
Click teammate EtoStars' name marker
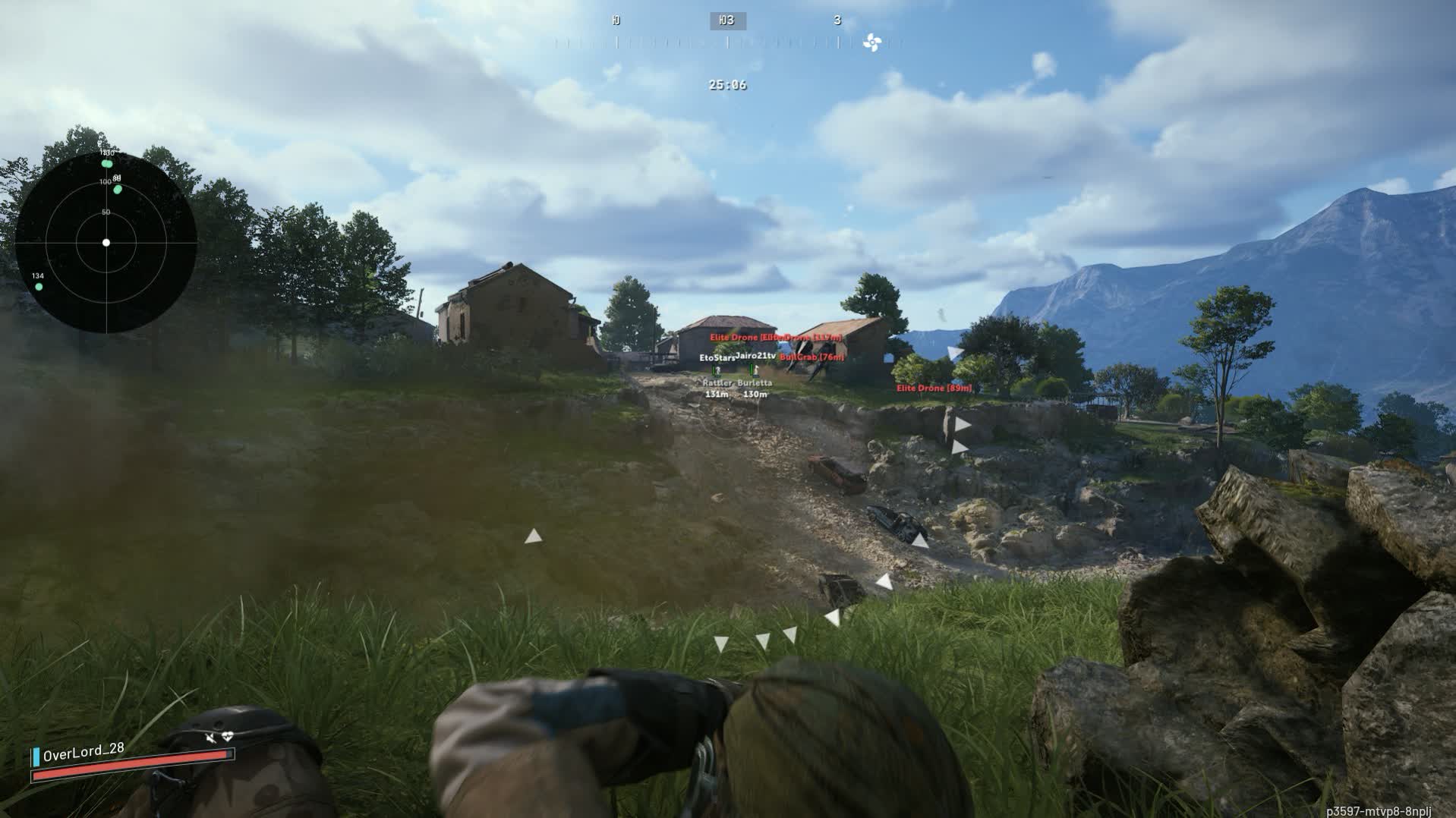[717, 357]
